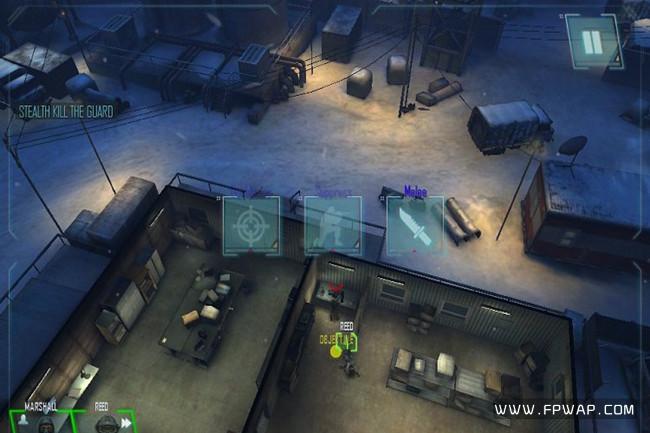Click the Stealth Kill the Guard objective
Viewport: 650px width, 433px height.
coord(65,111)
